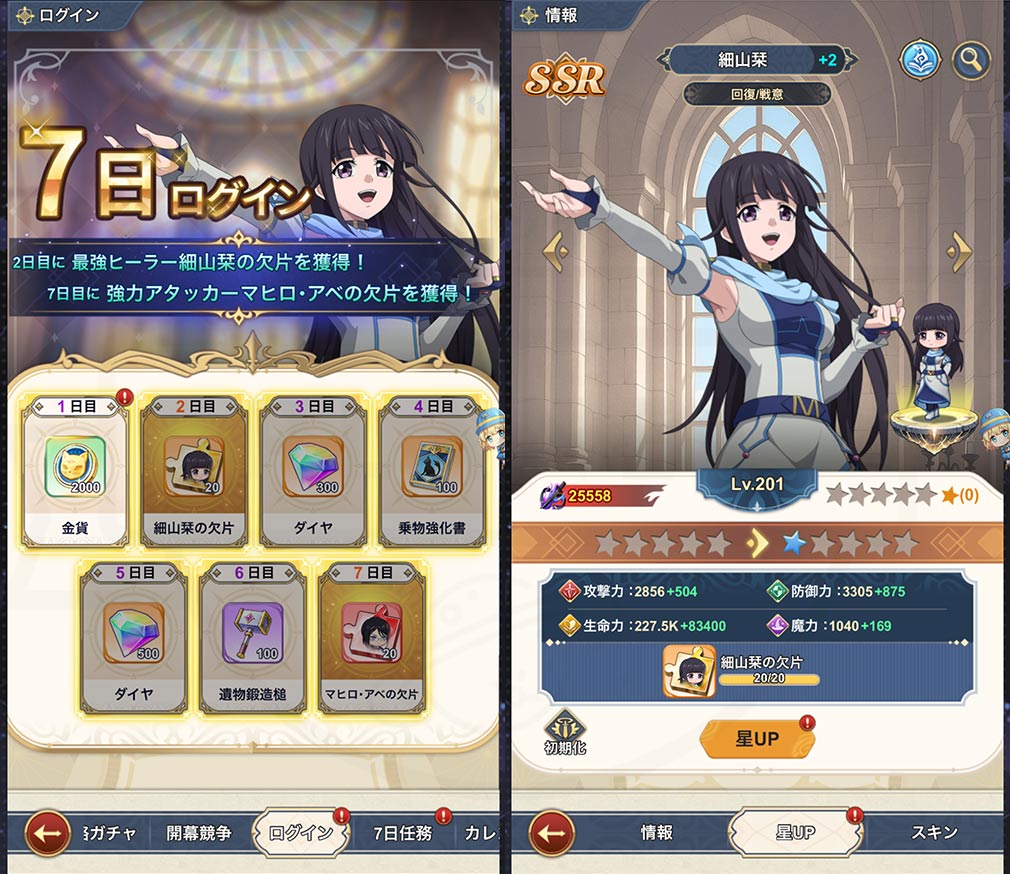Switch to the 情報 tab
Image resolution: width=1010 pixels, height=874 pixels.
tap(657, 832)
